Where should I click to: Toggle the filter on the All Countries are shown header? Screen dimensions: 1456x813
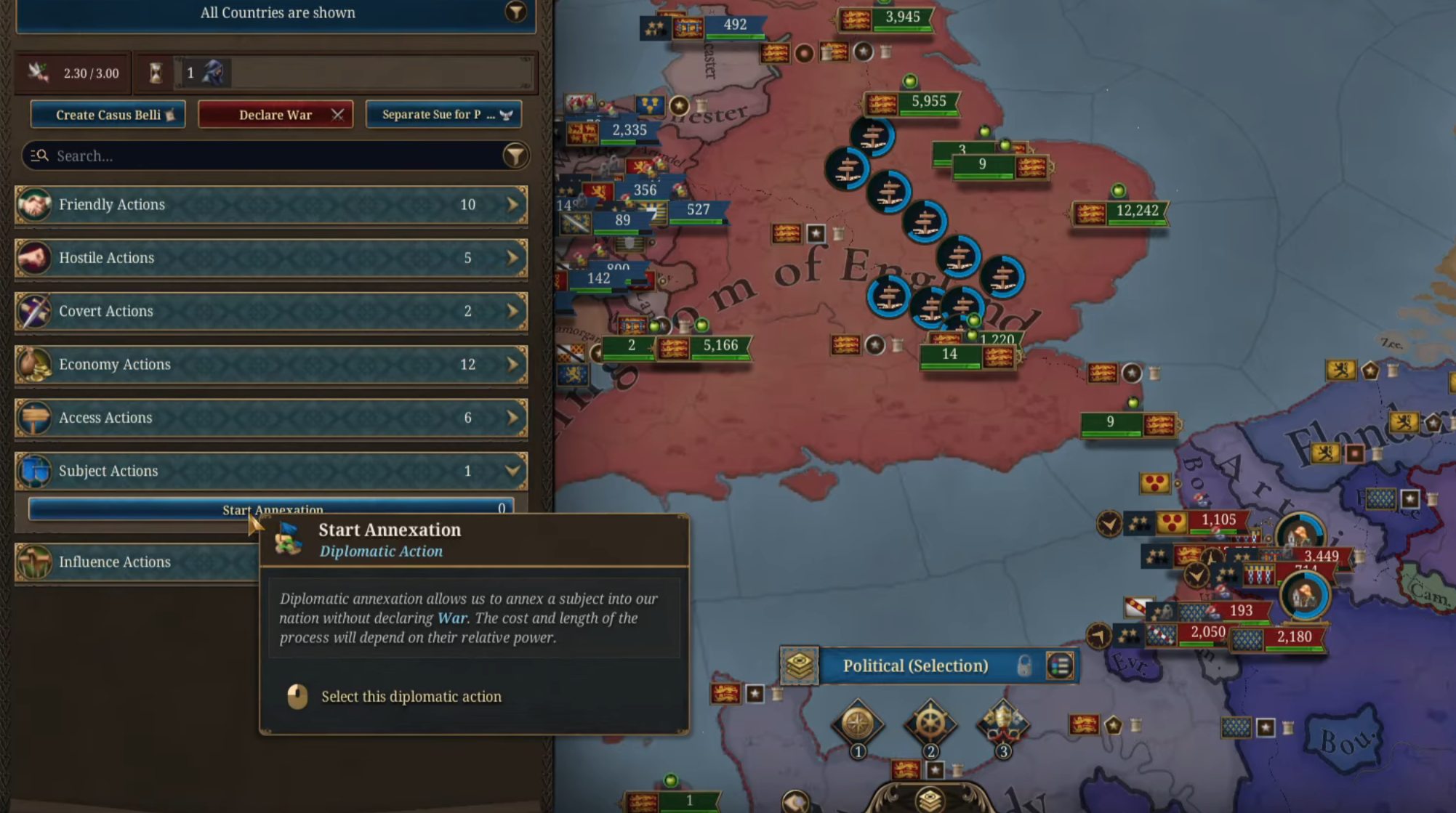[515, 12]
